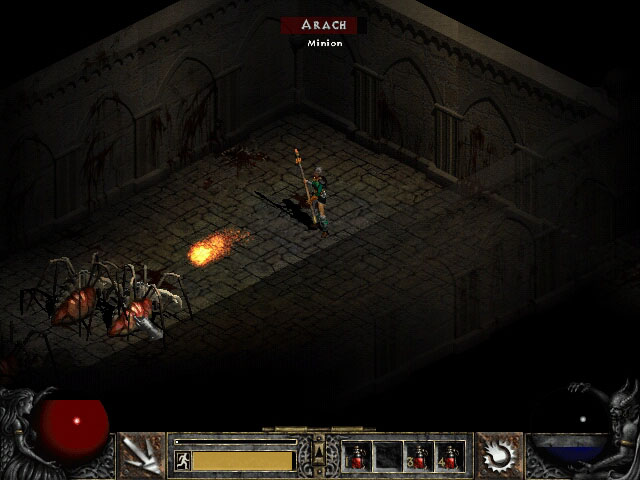Open the left-hand attack skill selector
640x480 pixels.
(141, 456)
